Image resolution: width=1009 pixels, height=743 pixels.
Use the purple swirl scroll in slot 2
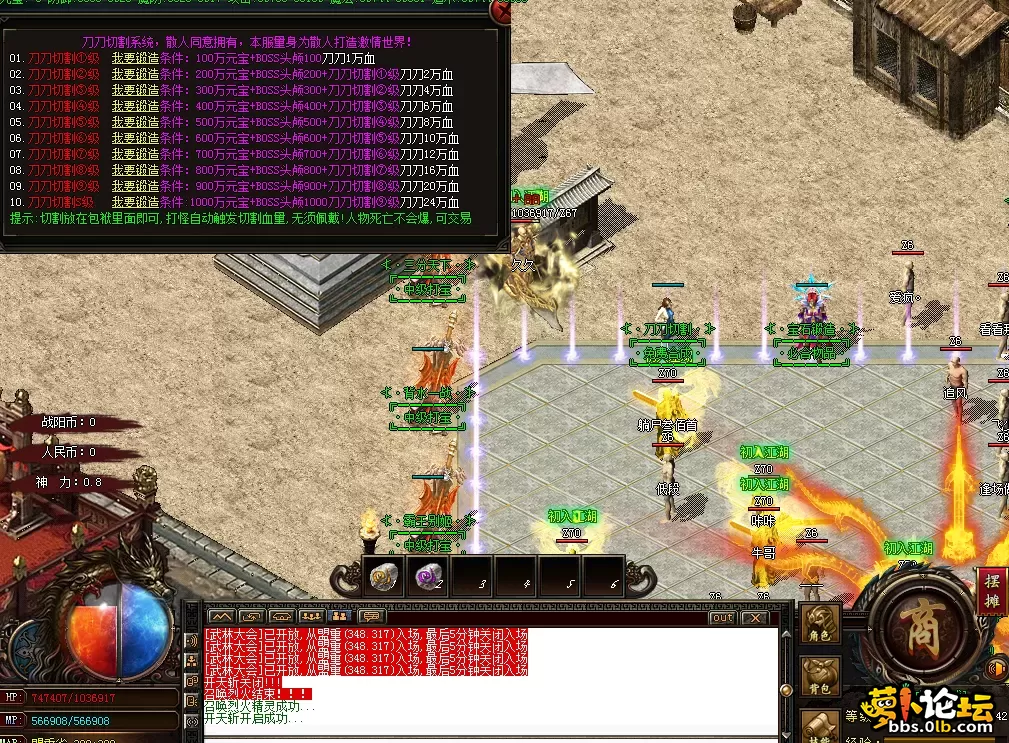(x=429, y=576)
